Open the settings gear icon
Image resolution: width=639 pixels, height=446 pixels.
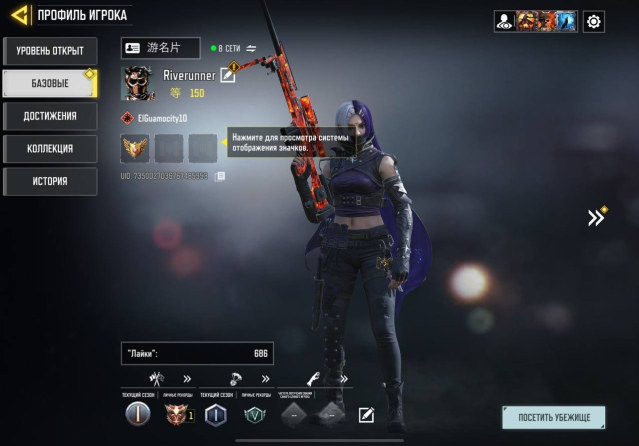[x=594, y=21]
